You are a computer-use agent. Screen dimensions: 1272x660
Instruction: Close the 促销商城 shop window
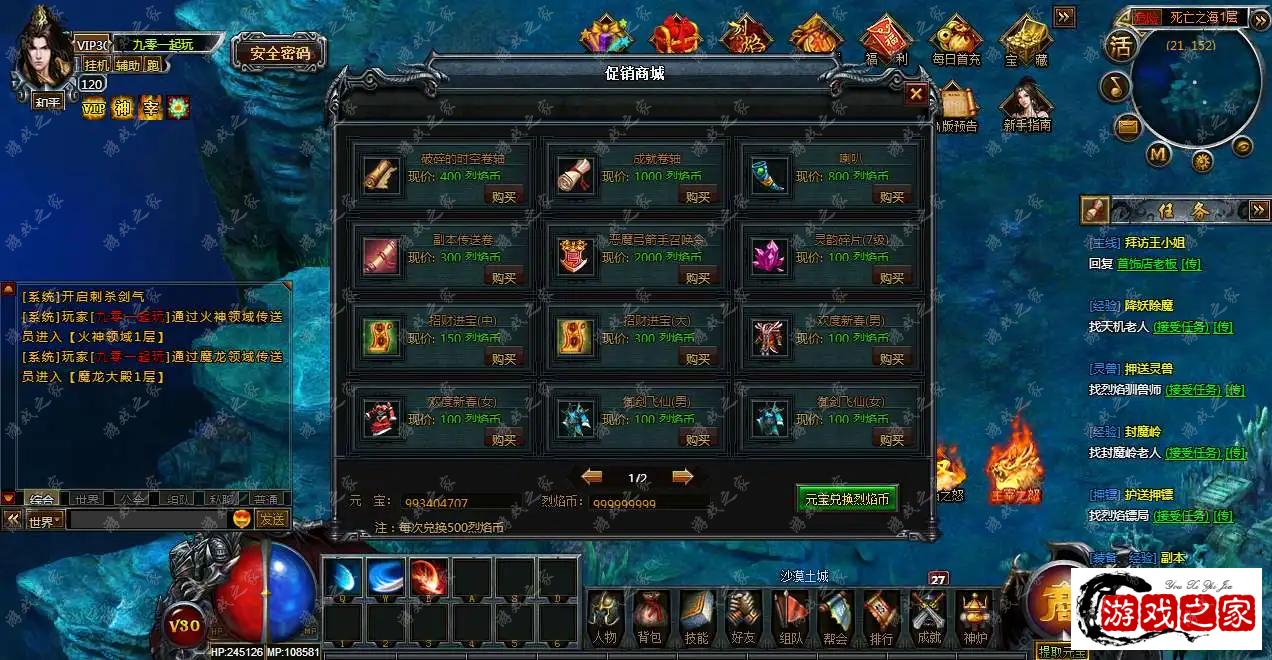[915, 94]
